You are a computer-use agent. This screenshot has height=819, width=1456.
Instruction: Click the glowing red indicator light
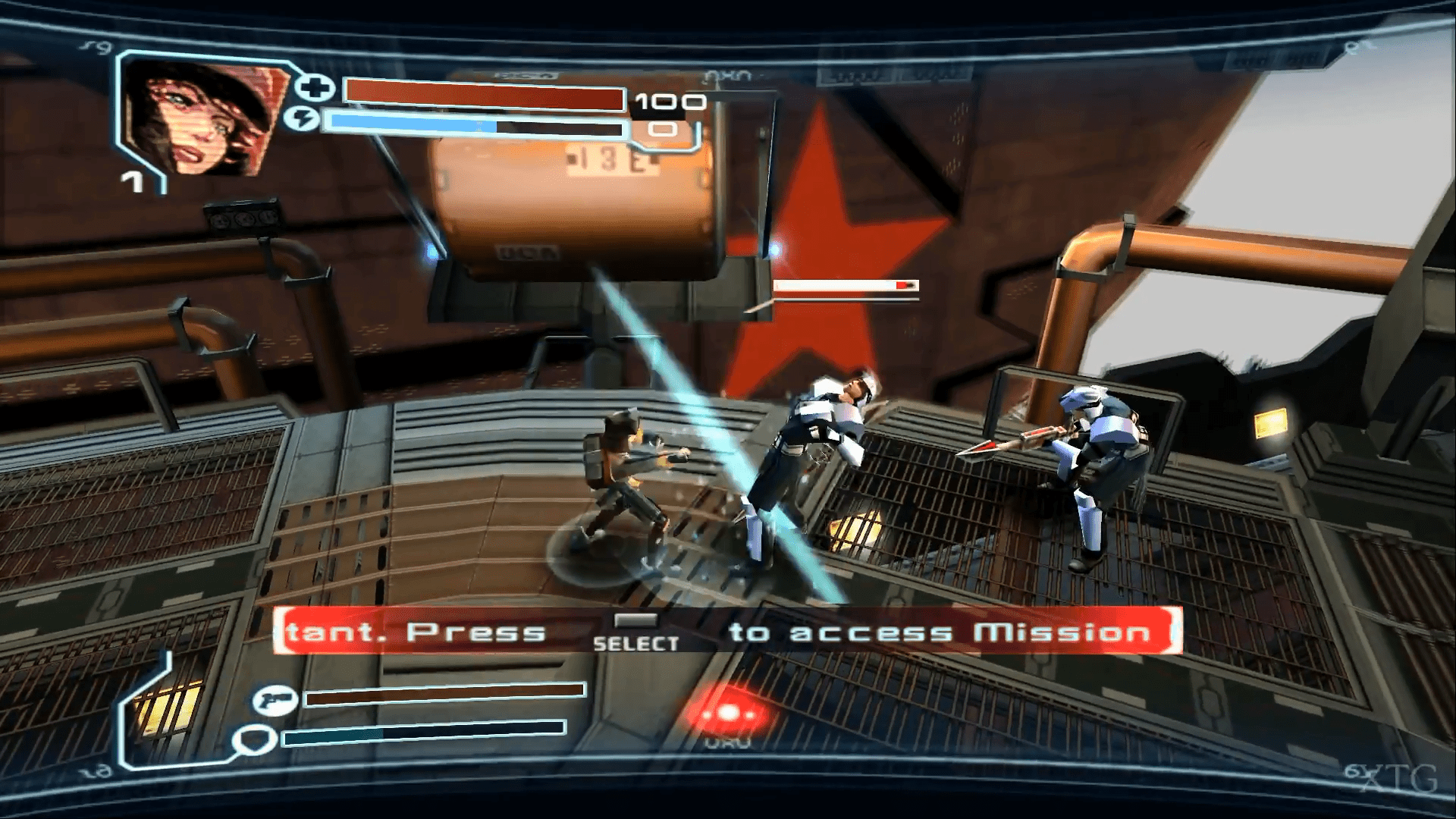coord(727,714)
